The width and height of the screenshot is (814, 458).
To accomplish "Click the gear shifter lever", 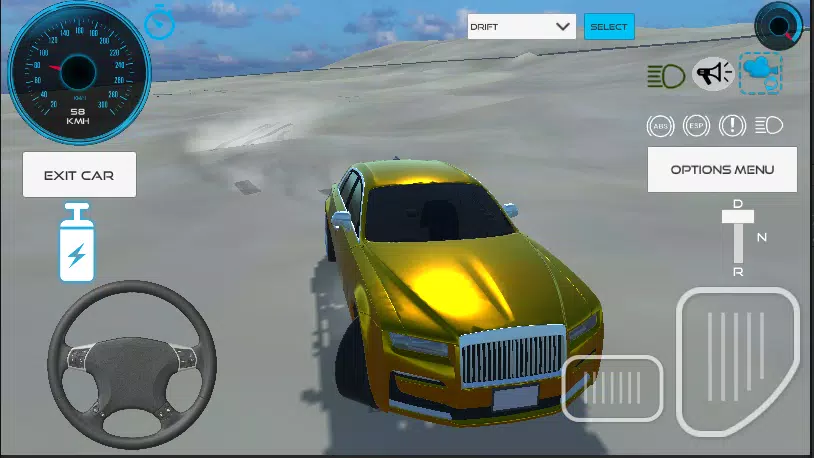I will click(x=738, y=240).
